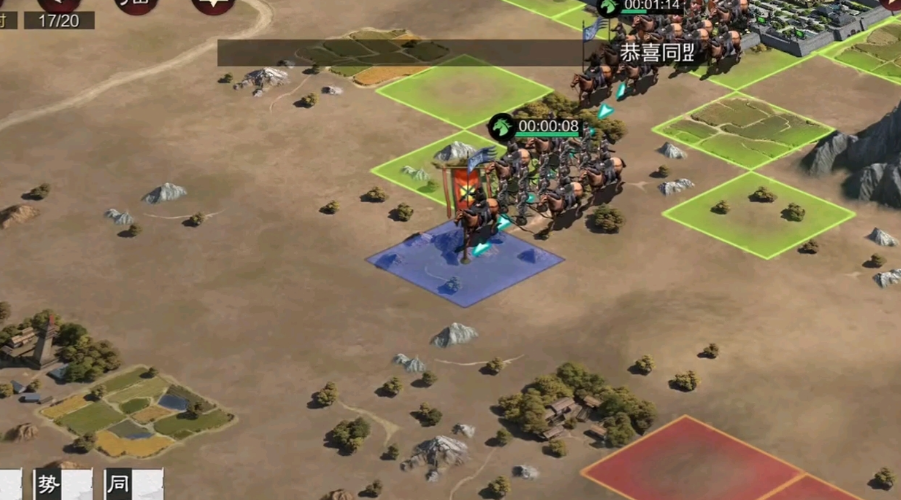This screenshot has height=500, width=901.
Task: Open the 势 (faction) tab button
Action: coord(49,485)
